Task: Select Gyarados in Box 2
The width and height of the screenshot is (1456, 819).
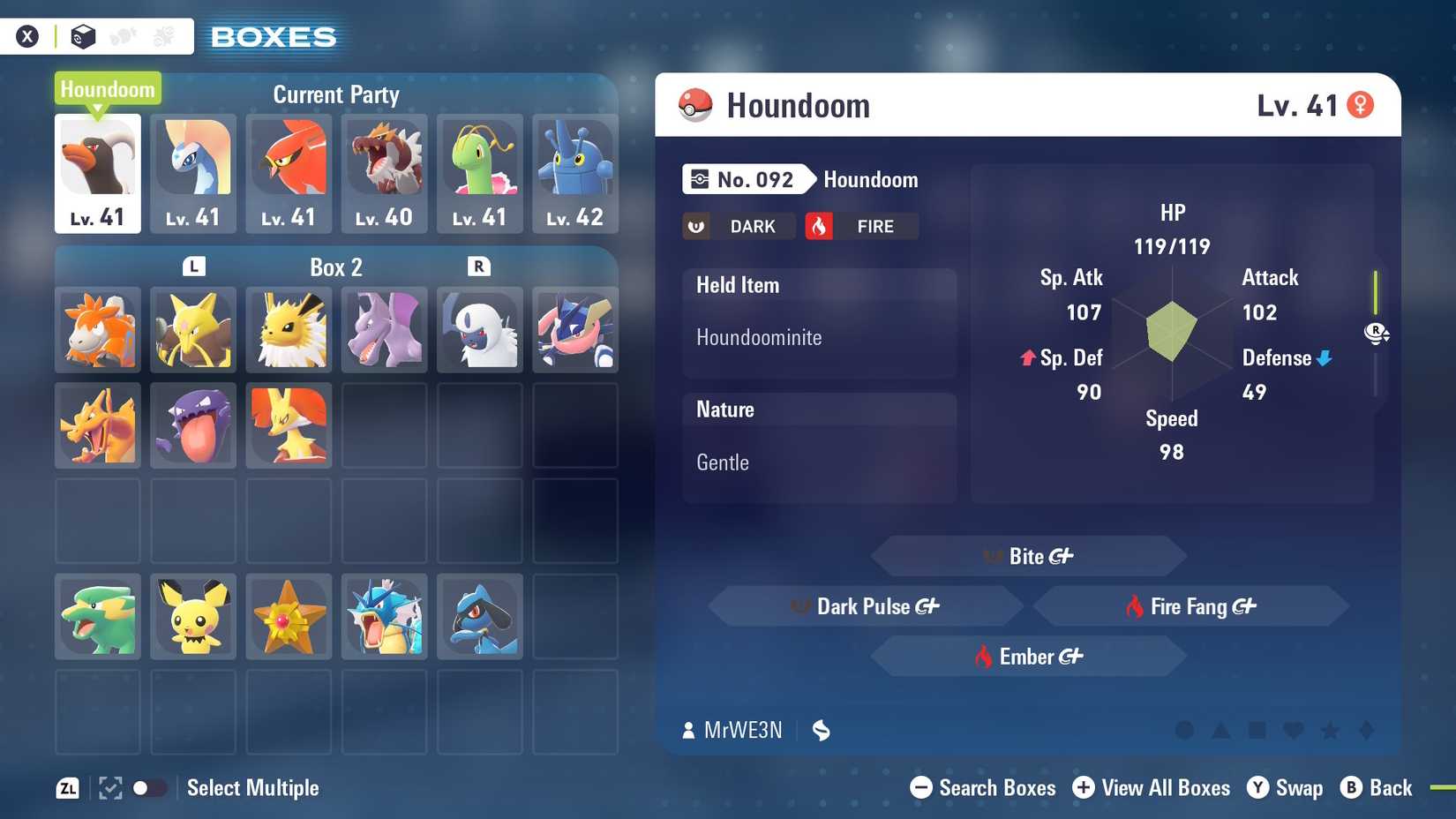Action: click(x=384, y=617)
